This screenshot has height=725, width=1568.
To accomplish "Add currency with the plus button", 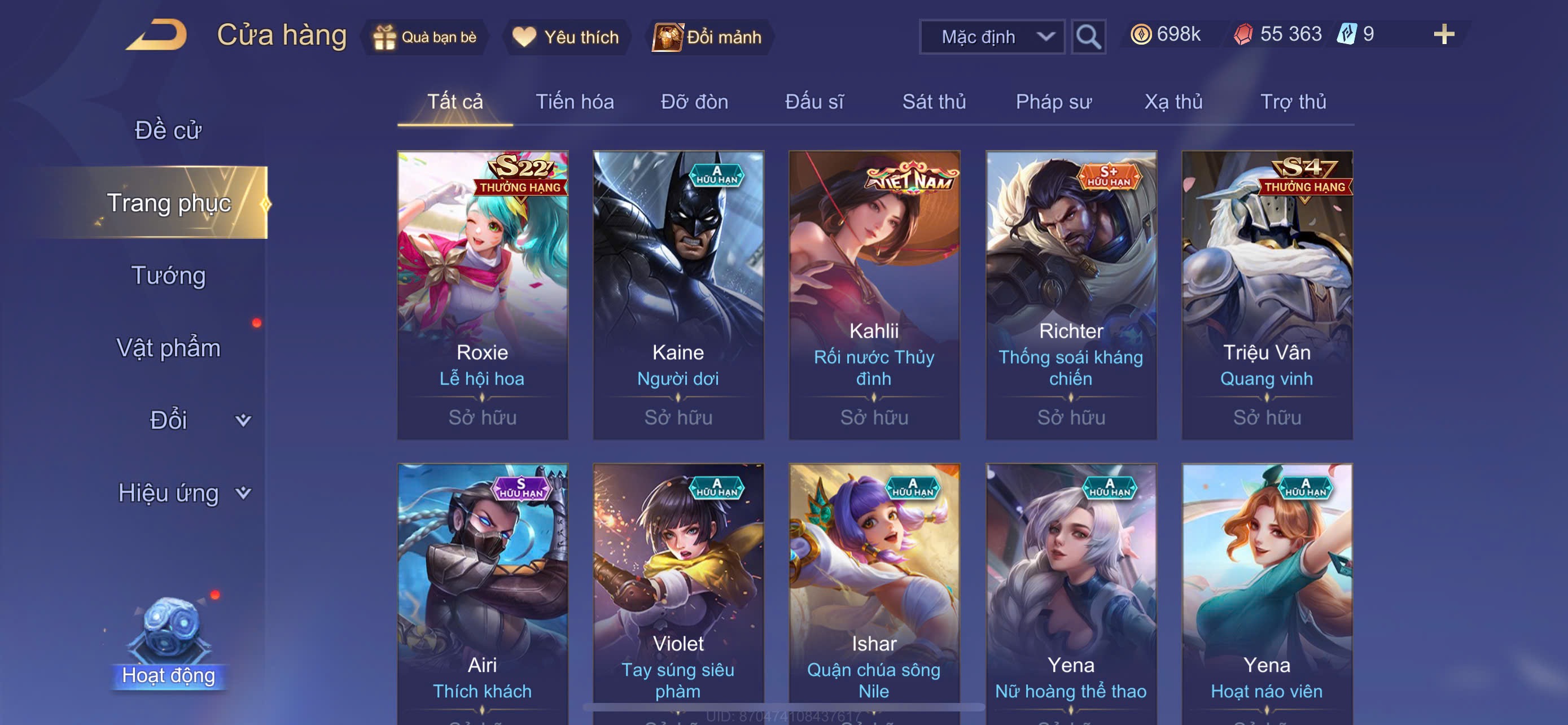I will tap(1443, 34).
